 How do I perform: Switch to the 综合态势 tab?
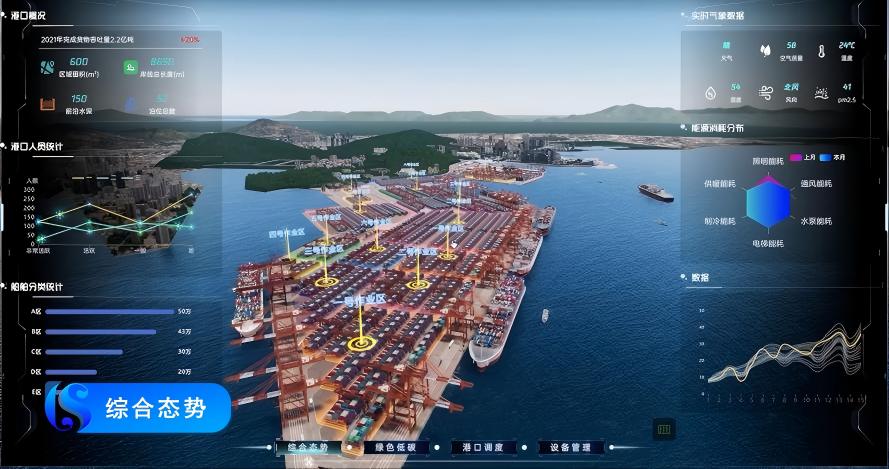point(308,447)
